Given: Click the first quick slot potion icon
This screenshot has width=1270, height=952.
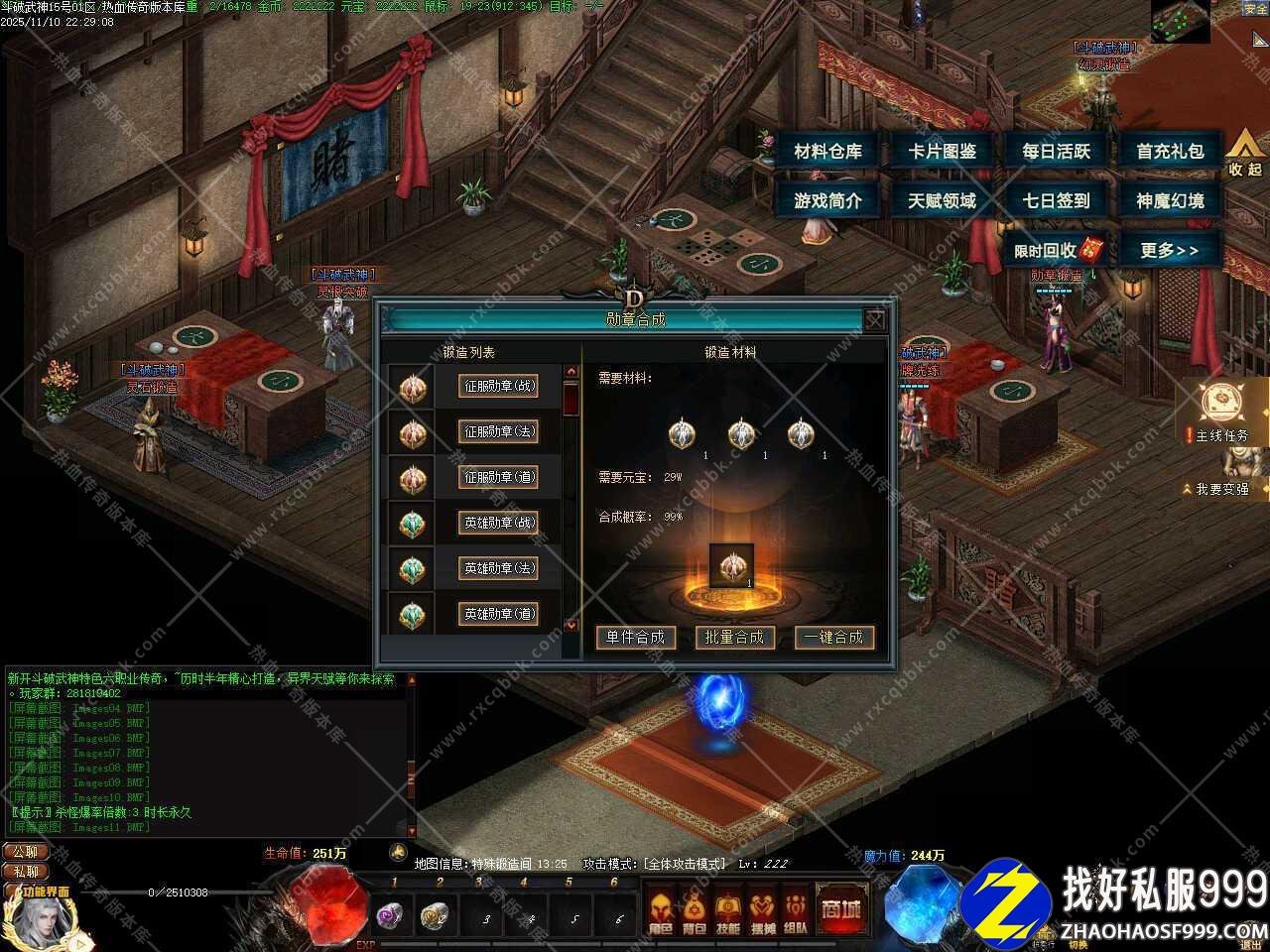Looking at the screenshot, I should coord(390,917).
